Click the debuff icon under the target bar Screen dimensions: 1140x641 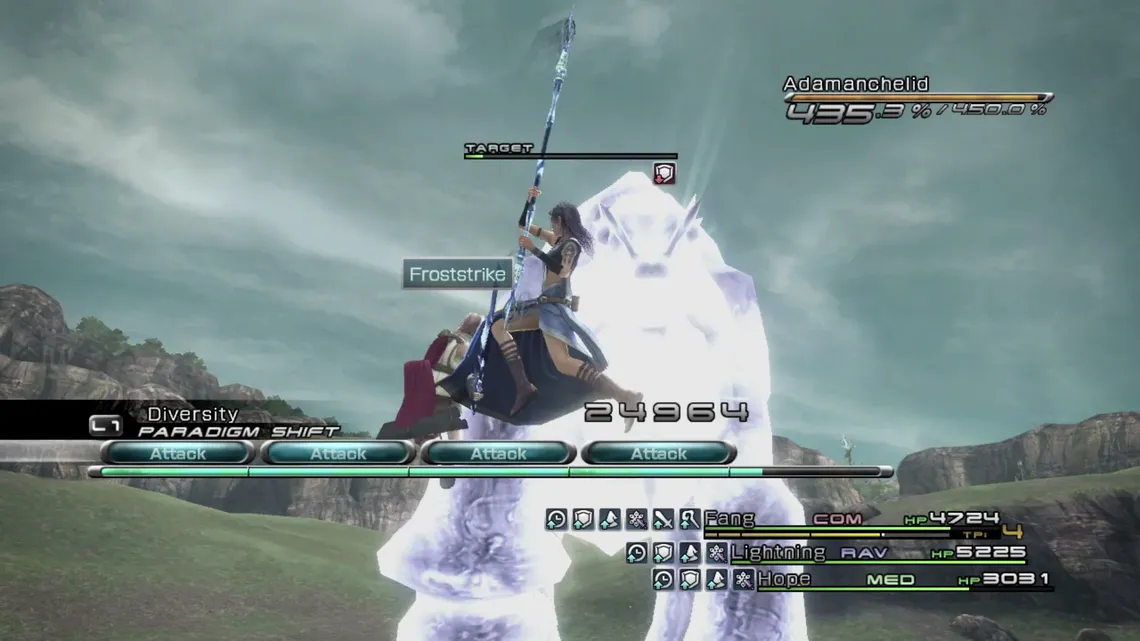pos(664,174)
